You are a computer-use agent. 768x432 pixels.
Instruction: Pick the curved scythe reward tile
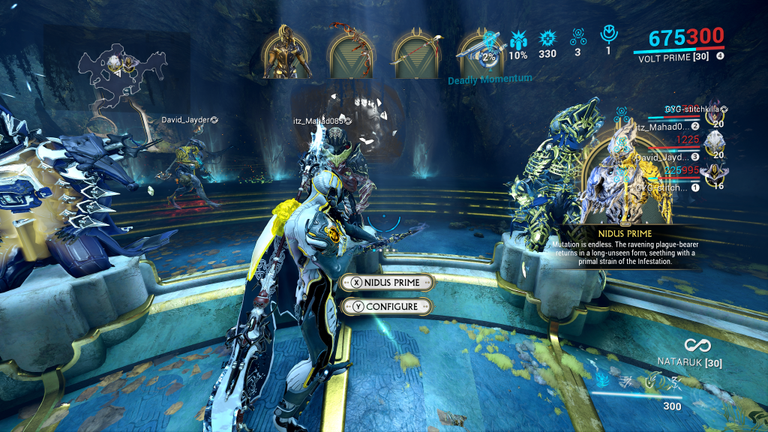[416, 53]
